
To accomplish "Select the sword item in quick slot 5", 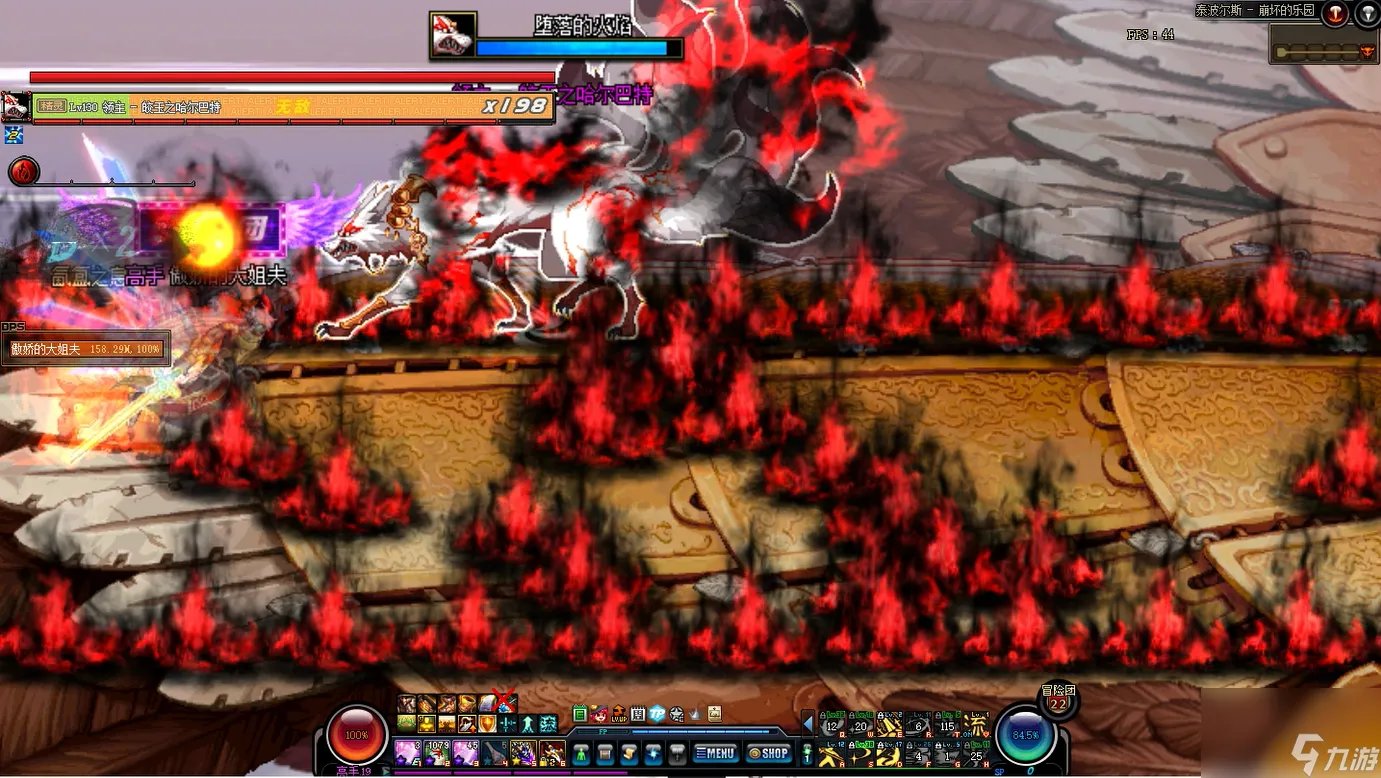I will click(524, 752).
